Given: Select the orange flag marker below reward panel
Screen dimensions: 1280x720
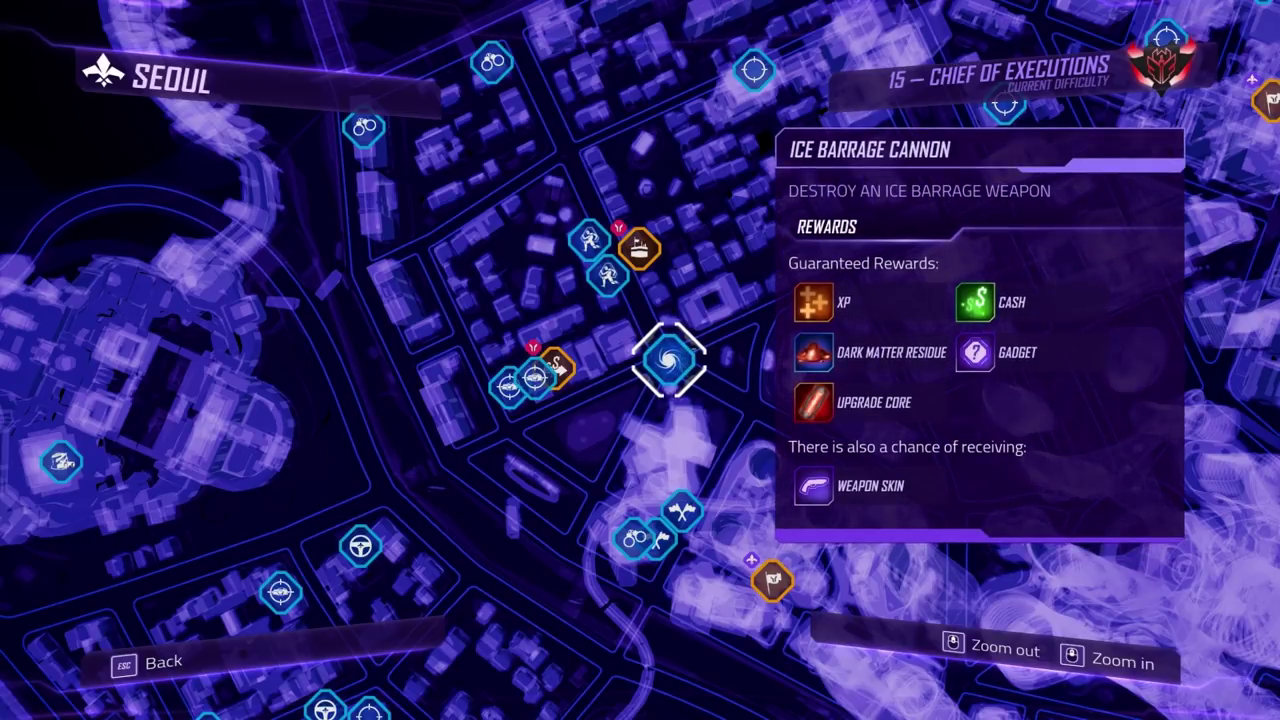Looking at the screenshot, I should coord(772,579).
